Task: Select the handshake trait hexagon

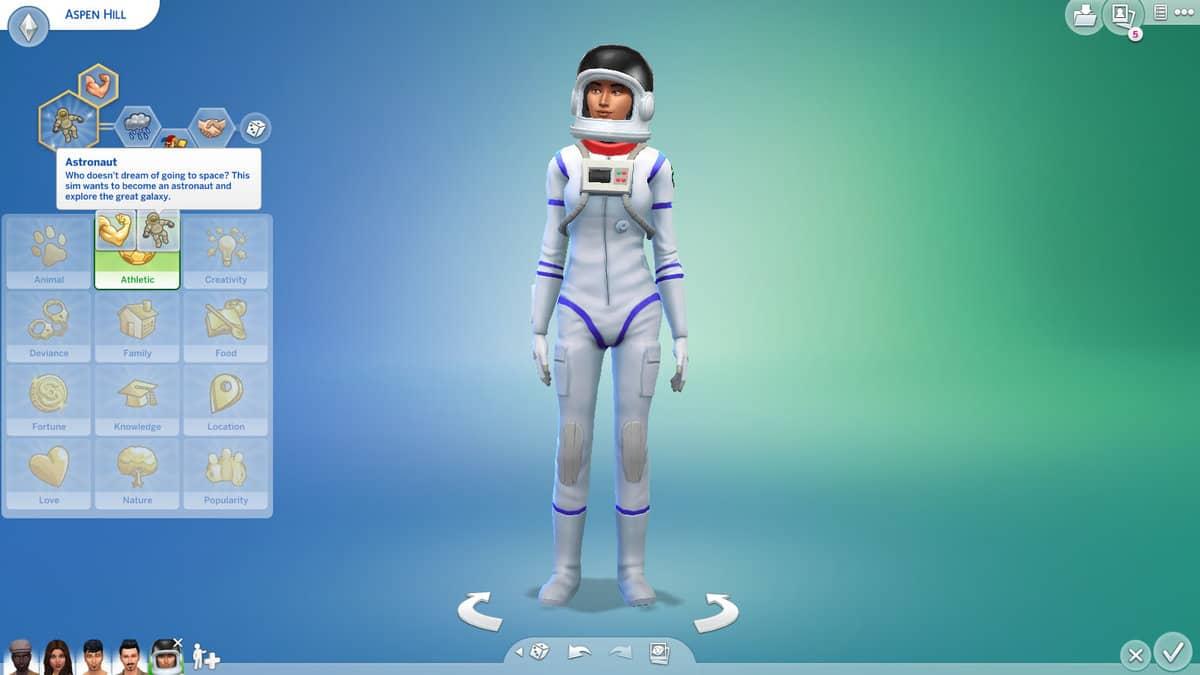Action: [x=211, y=128]
